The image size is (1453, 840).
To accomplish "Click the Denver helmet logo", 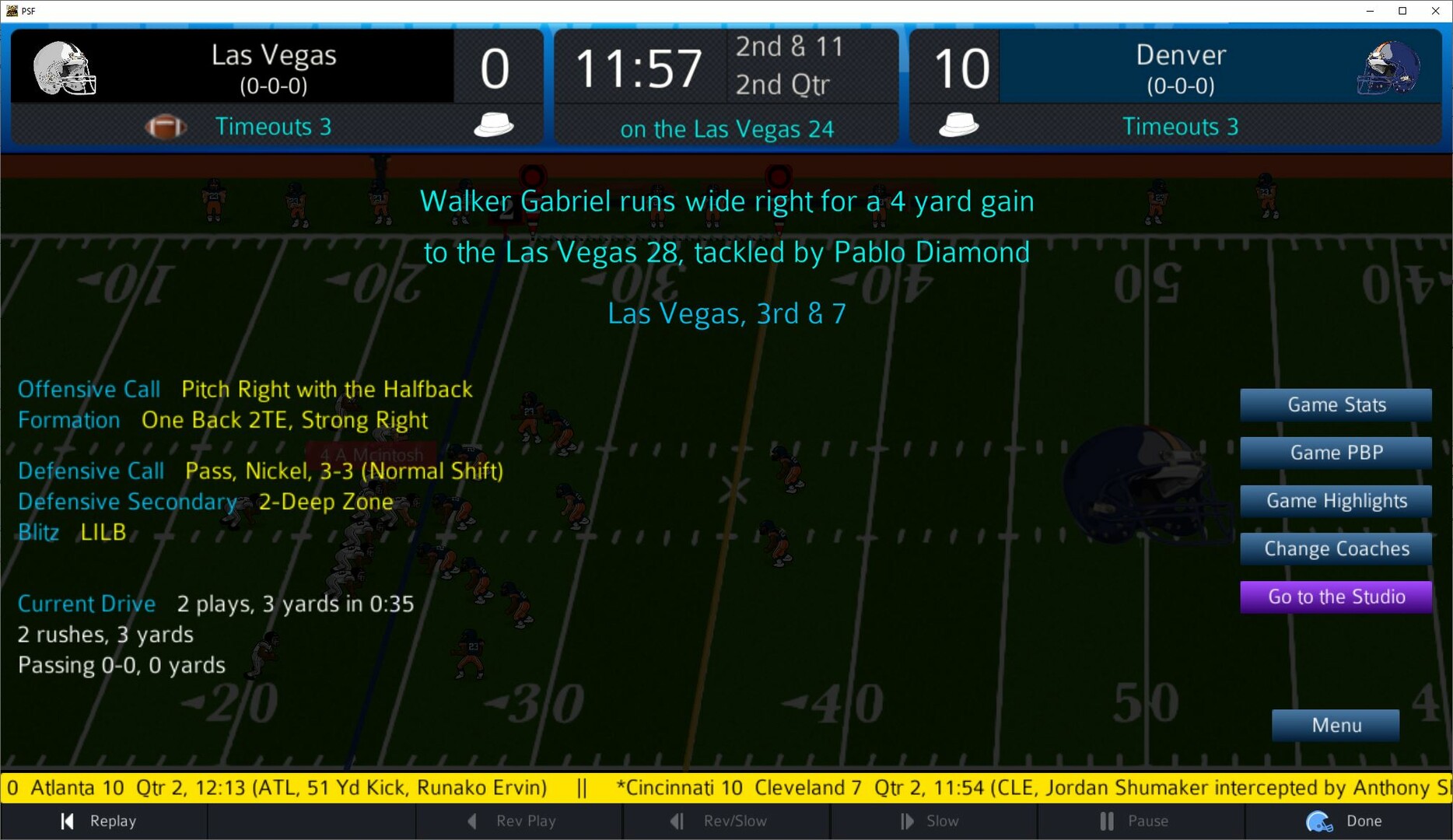I will [x=1388, y=66].
